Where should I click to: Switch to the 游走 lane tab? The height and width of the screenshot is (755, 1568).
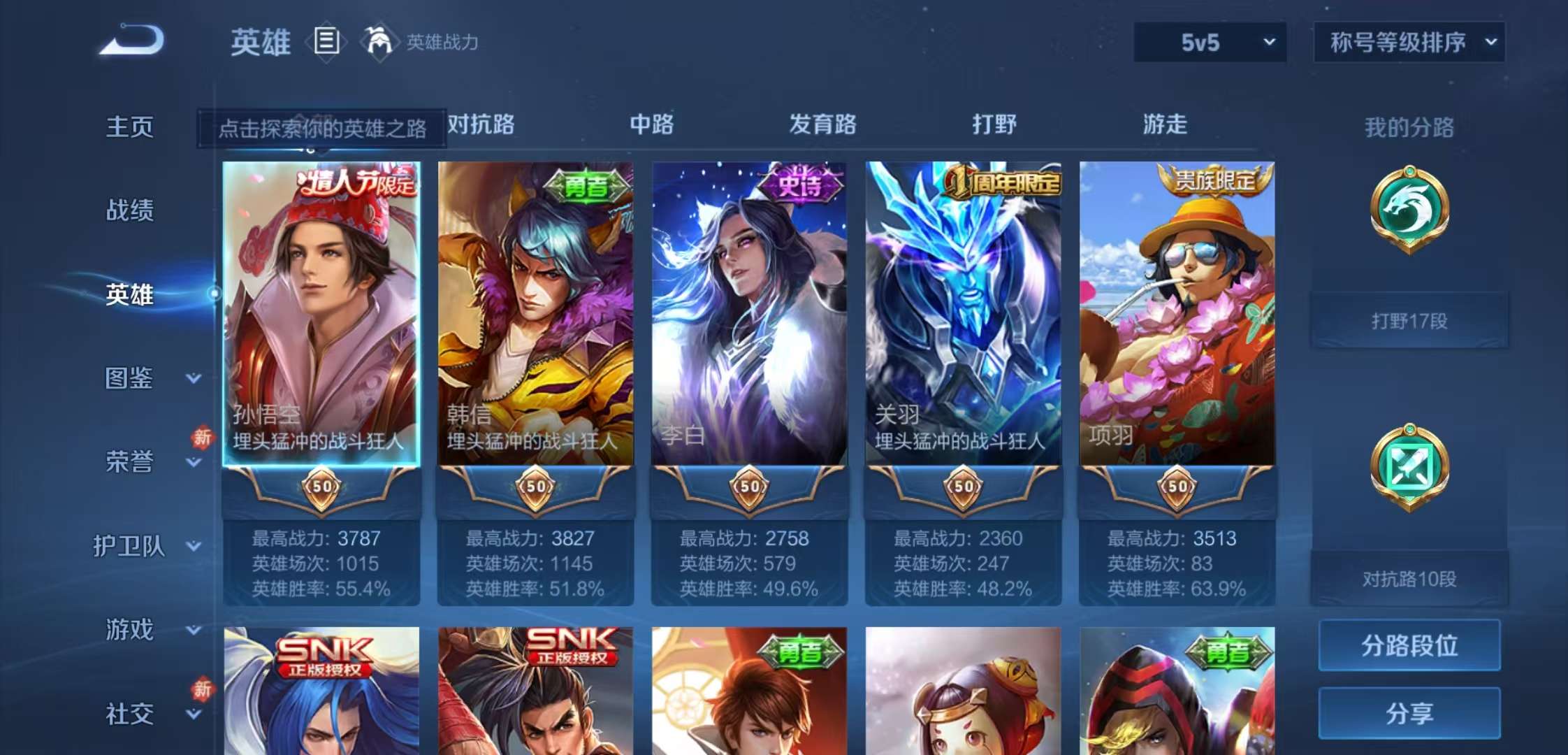pyautogui.click(x=1163, y=124)
